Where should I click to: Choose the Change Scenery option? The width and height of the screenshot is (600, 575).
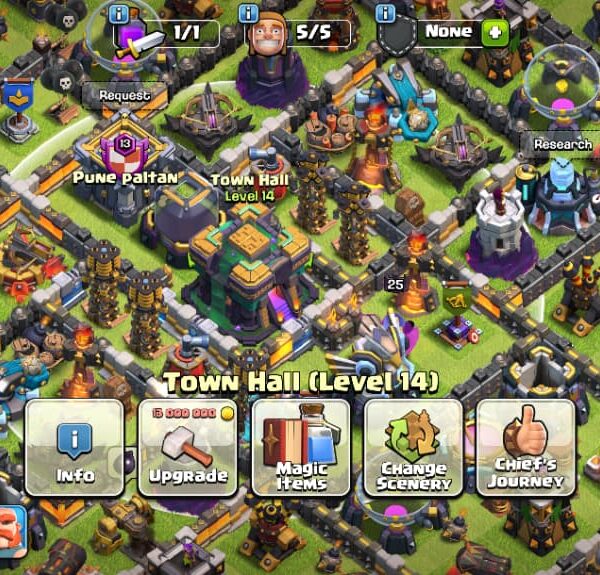pyautogui.click(x=414, y=447)
